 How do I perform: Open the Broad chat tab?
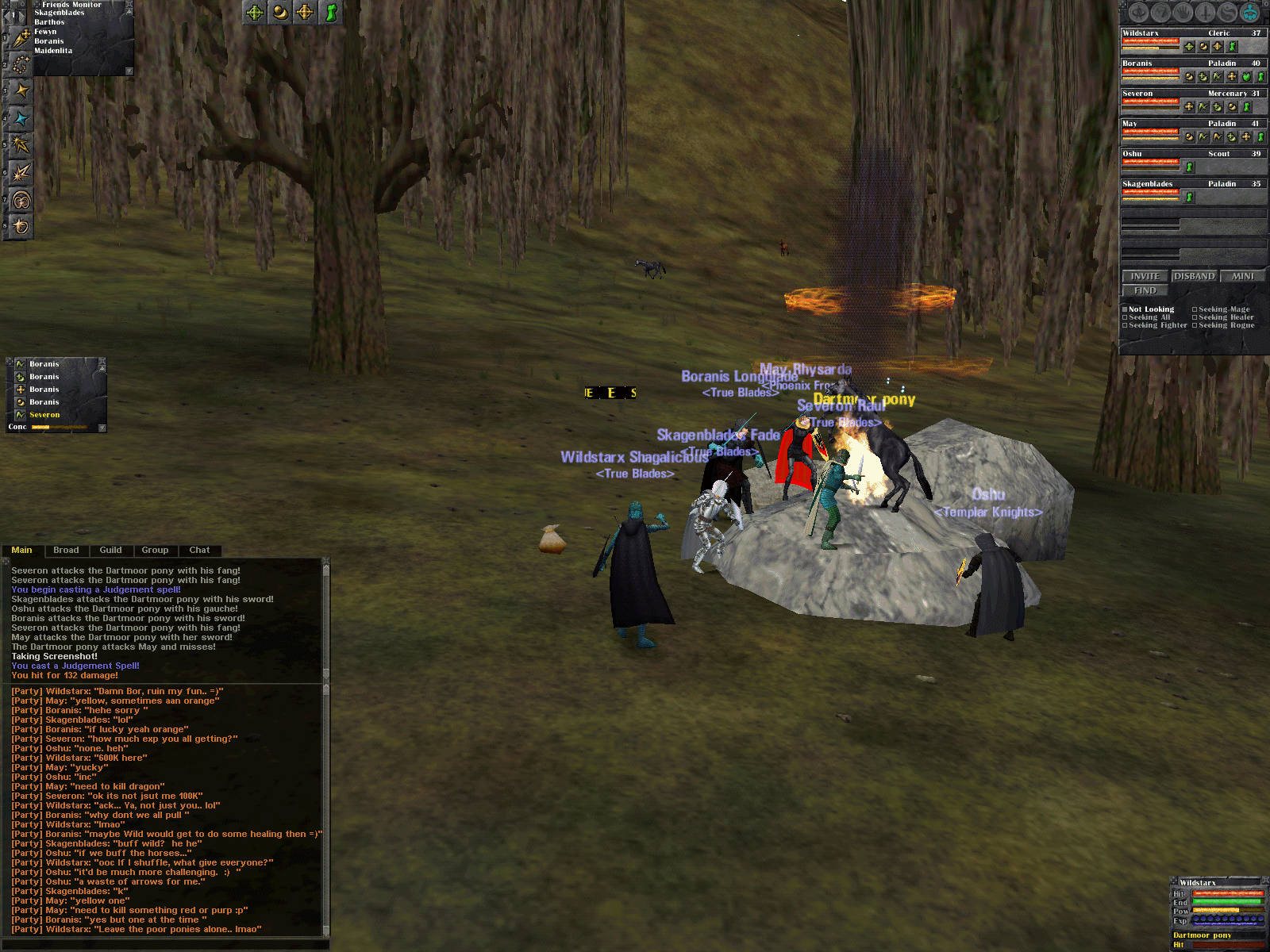pyautogui.click(x=66, y=550)
